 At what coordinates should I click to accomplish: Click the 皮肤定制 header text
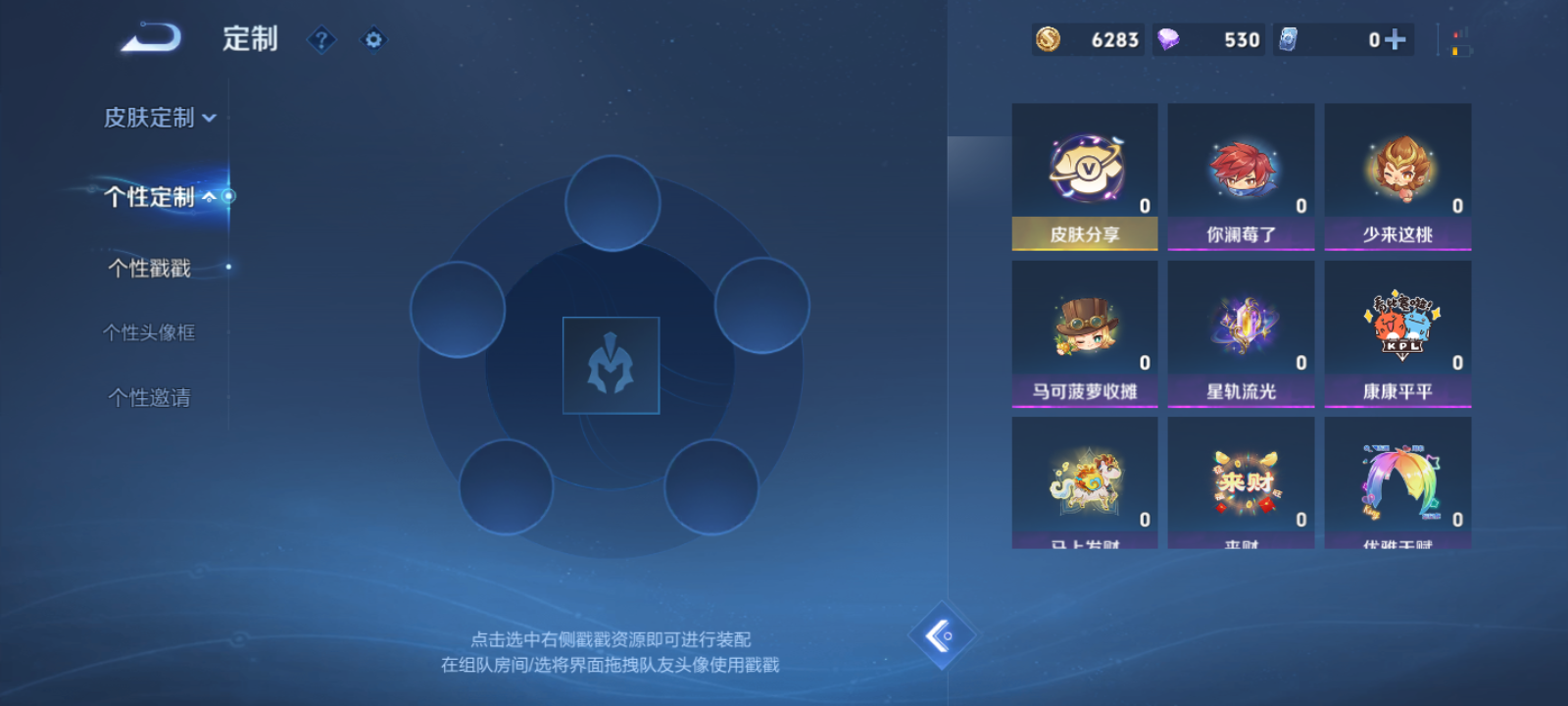click(x=147, y=117)
